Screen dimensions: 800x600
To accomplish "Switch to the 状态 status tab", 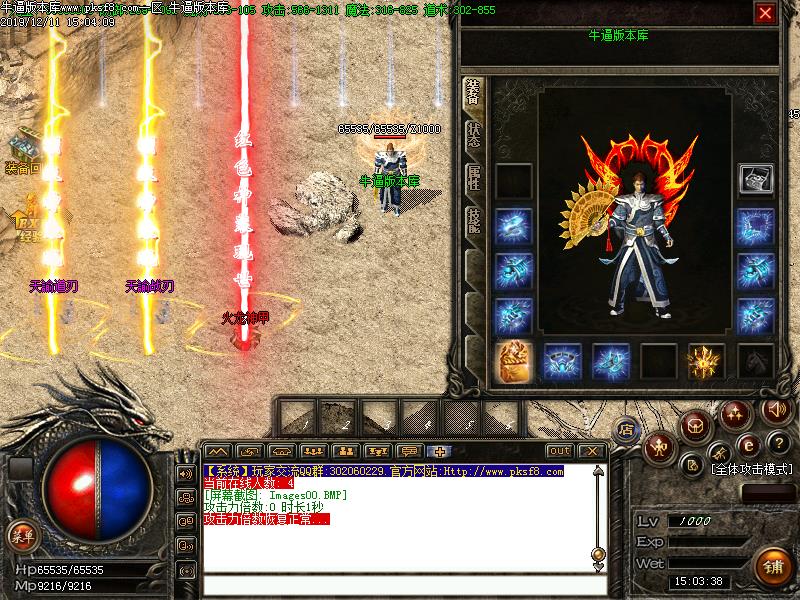I will pyautogui.click(x=473, y=135).
